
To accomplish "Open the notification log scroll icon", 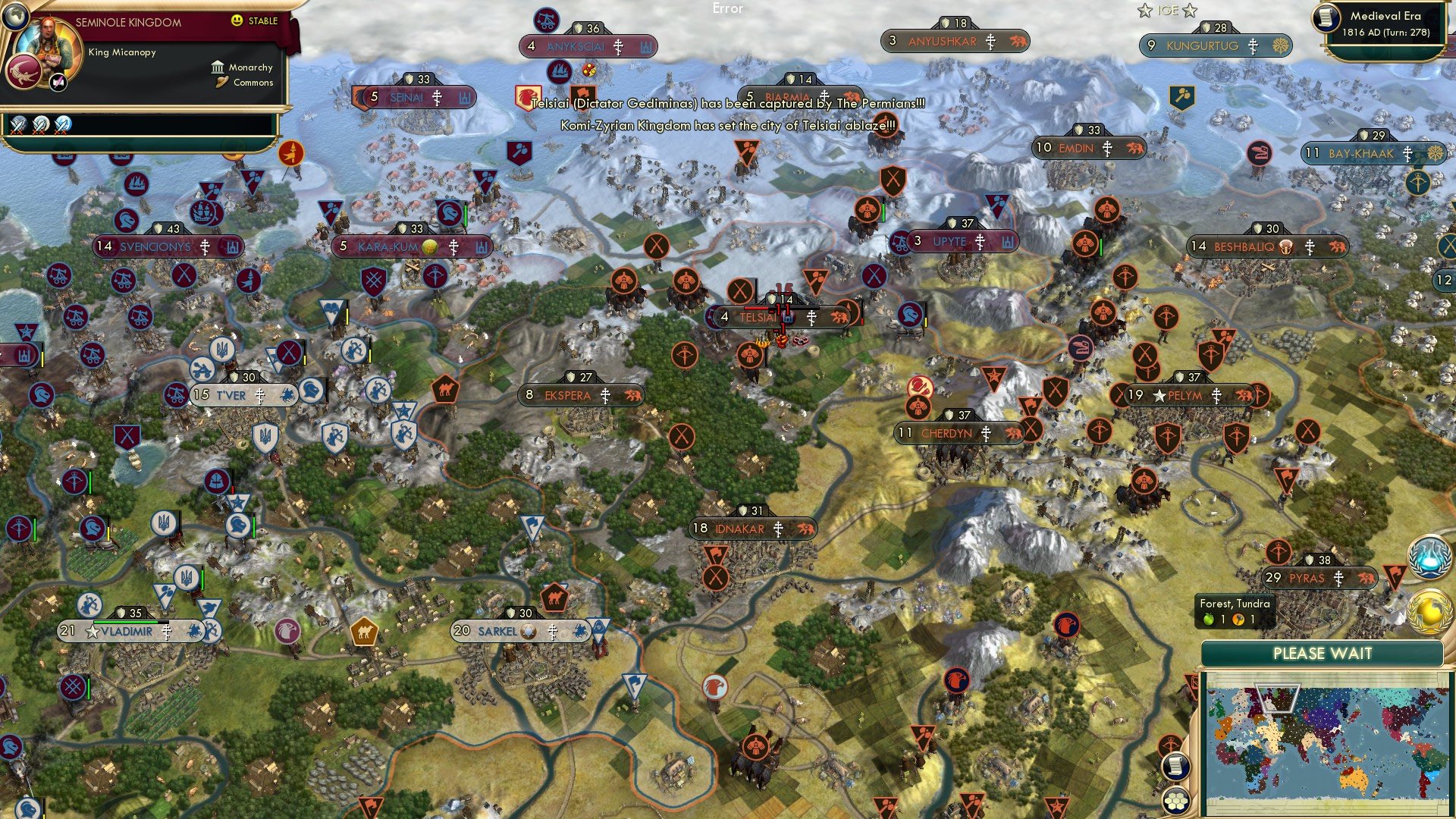I will (1177, 767).
